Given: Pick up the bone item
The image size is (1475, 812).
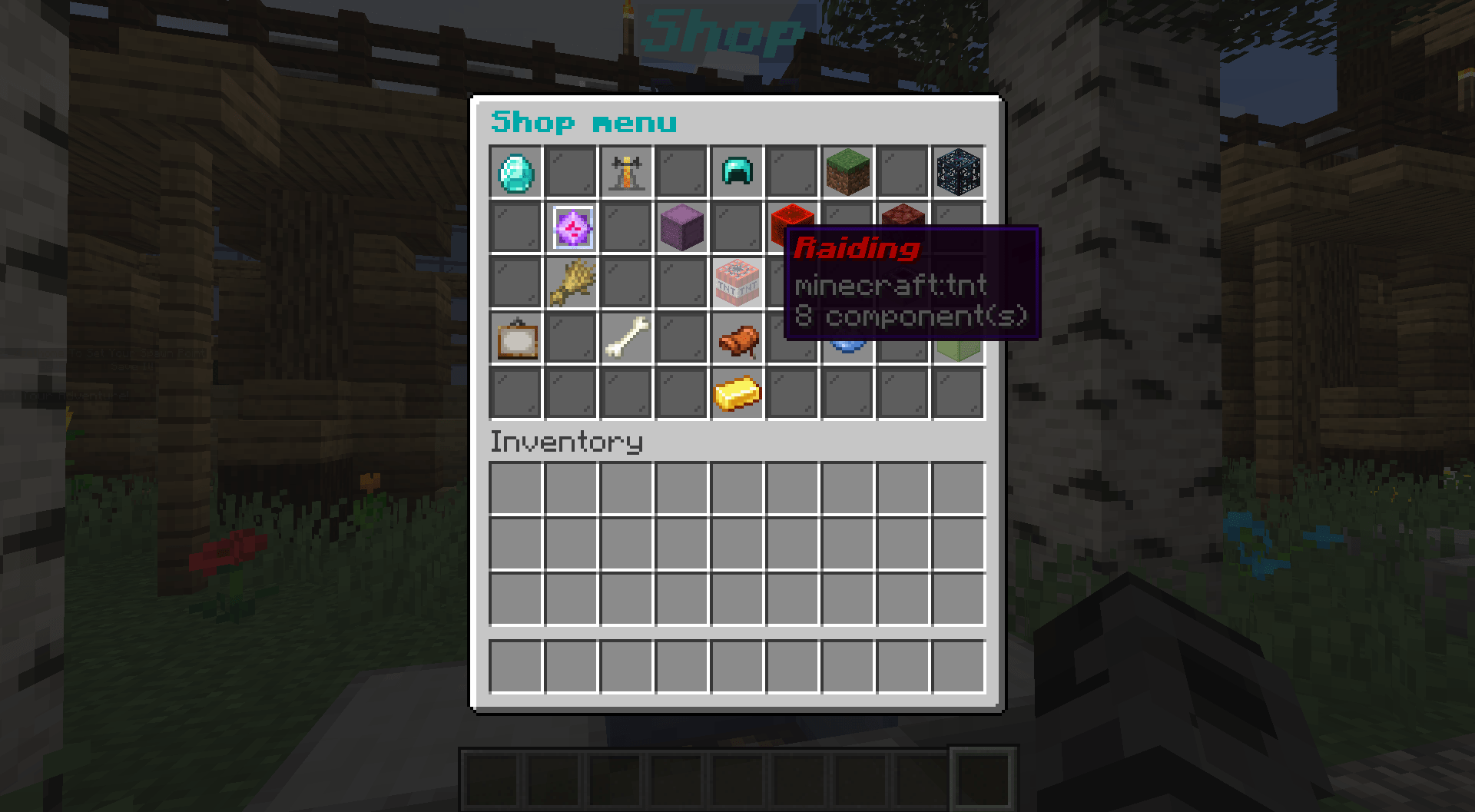Looking at the screenshot, I should click(x=626, y=337).
